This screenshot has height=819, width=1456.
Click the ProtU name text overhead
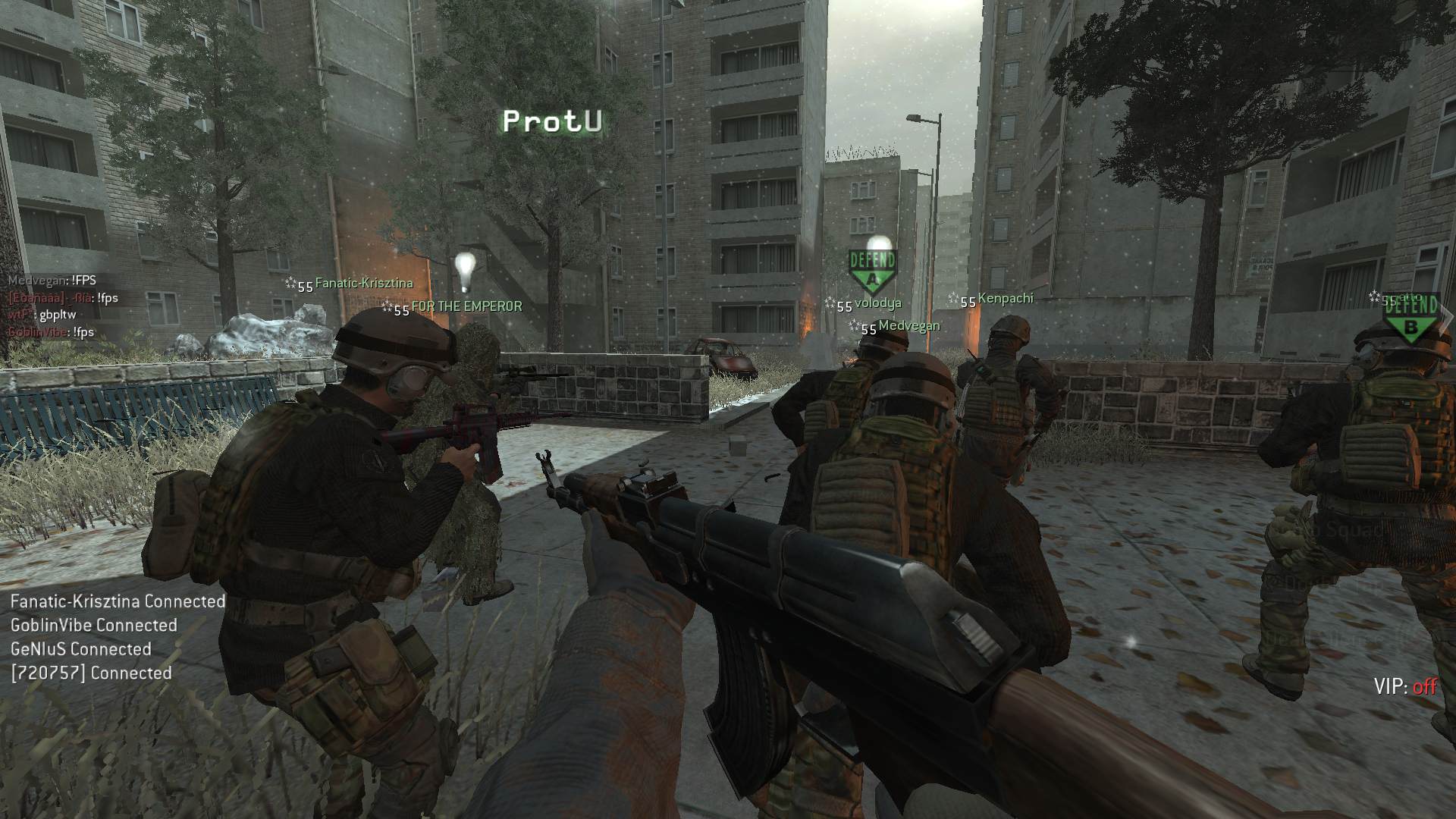click(553, 121)
